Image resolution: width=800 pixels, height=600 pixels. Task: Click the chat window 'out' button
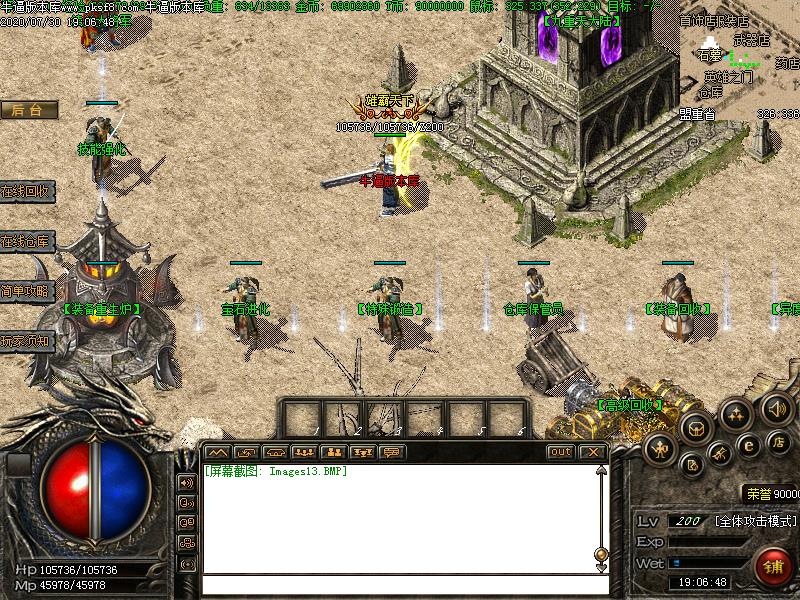tap(561, 452)
